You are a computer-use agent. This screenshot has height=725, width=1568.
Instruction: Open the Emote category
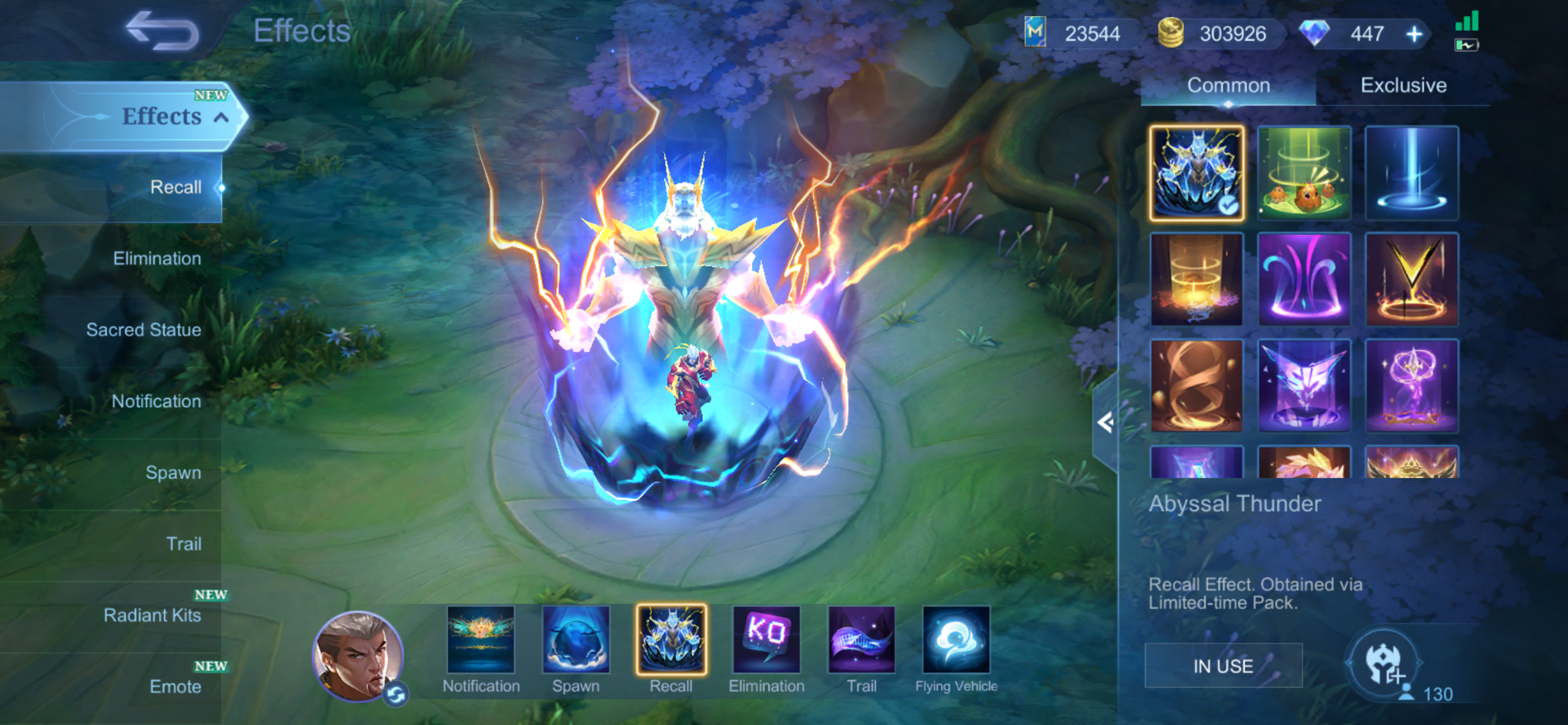[175, 686]
